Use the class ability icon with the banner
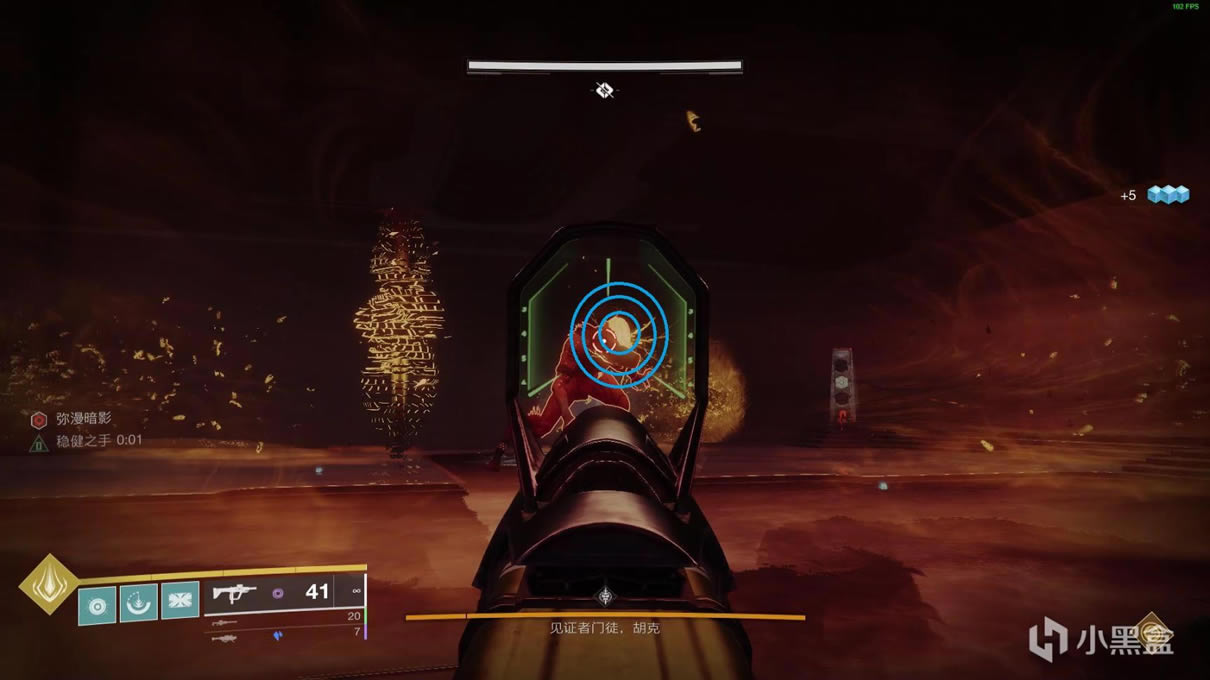 click(180, 600)
